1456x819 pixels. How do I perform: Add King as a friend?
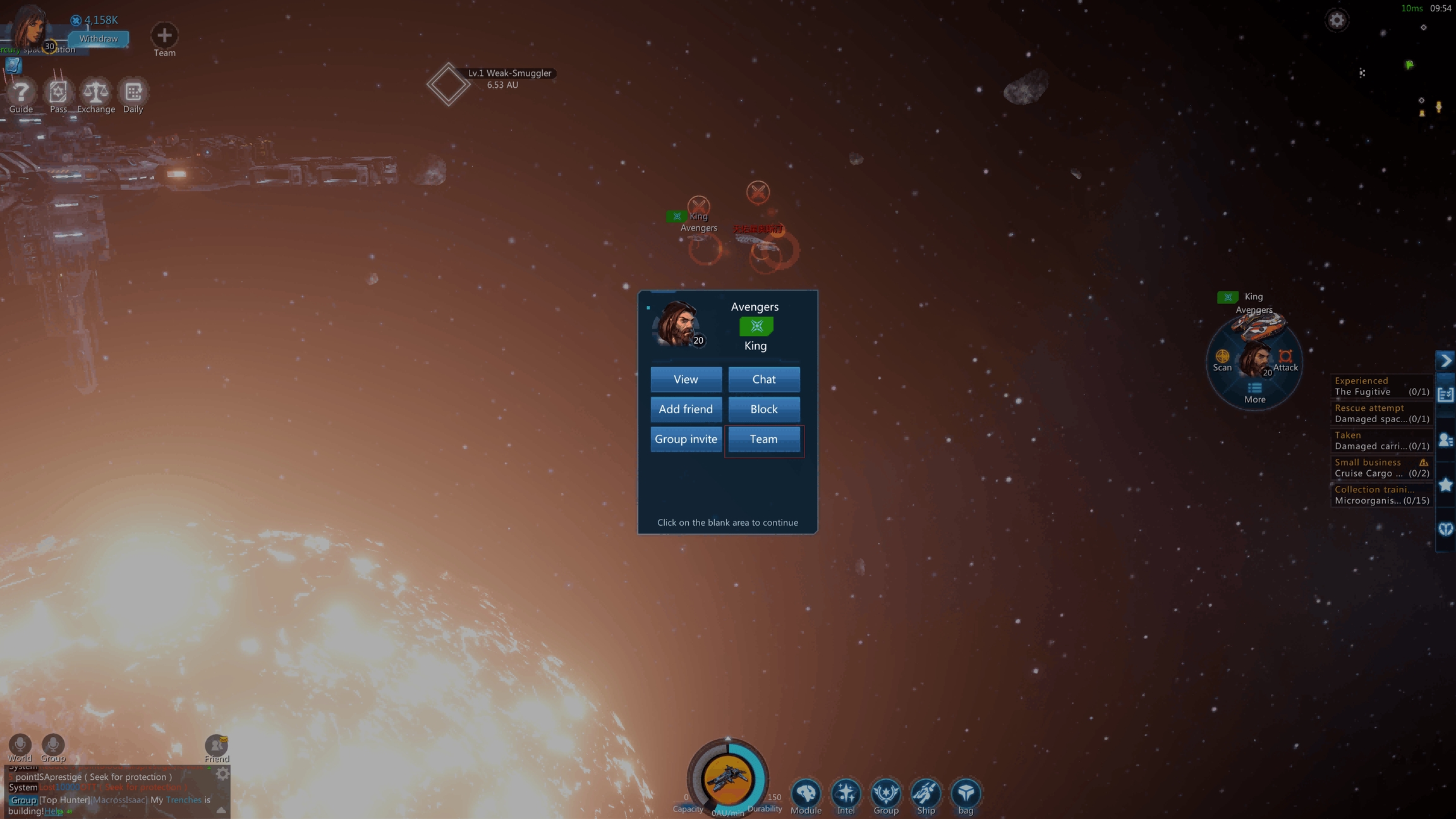[686, 409]
